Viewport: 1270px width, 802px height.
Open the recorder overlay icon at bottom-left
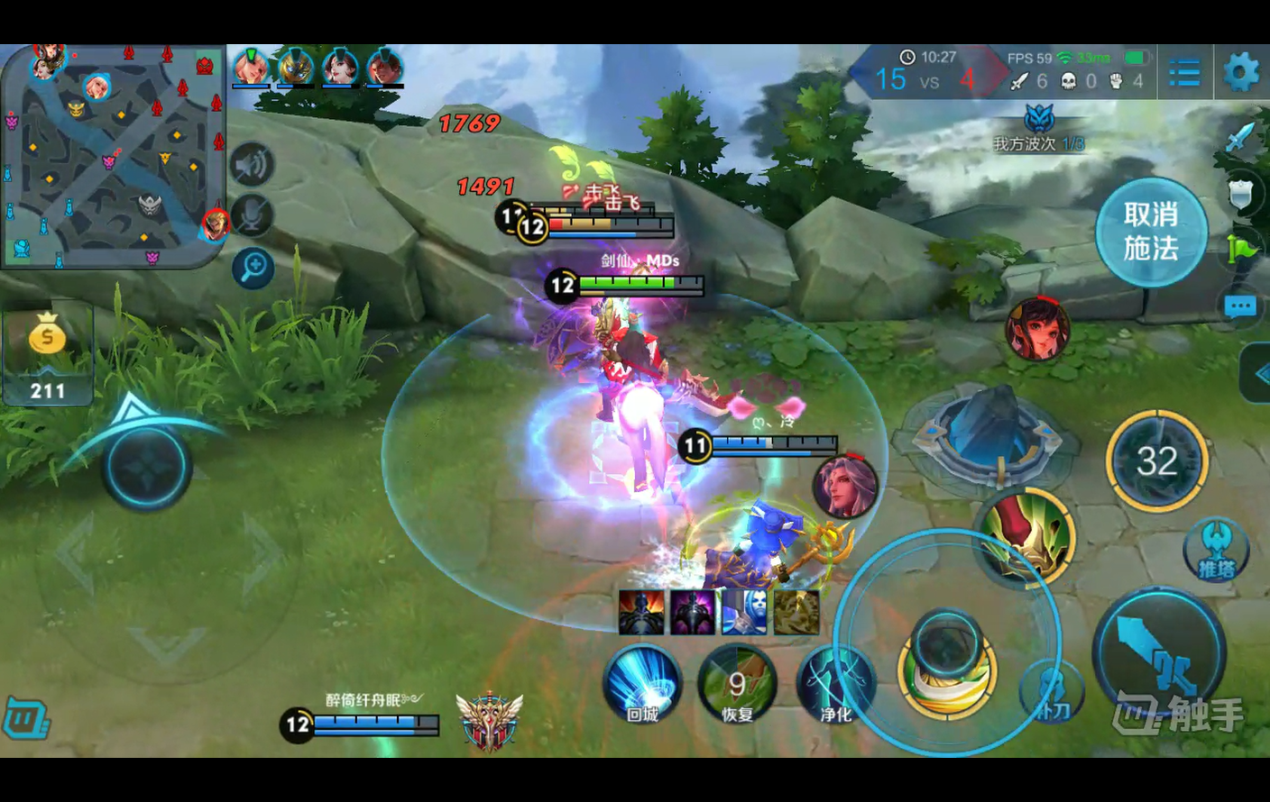point(25,718)
